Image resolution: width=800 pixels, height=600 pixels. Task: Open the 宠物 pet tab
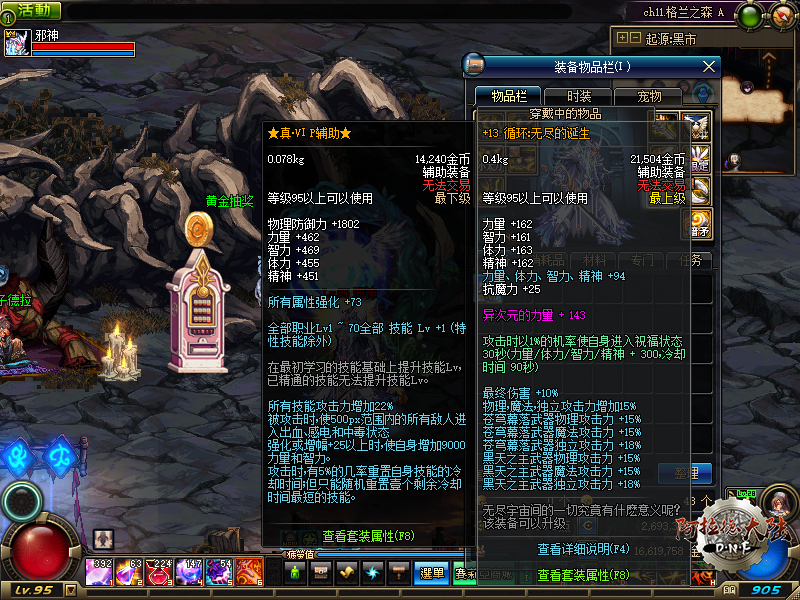649,96
